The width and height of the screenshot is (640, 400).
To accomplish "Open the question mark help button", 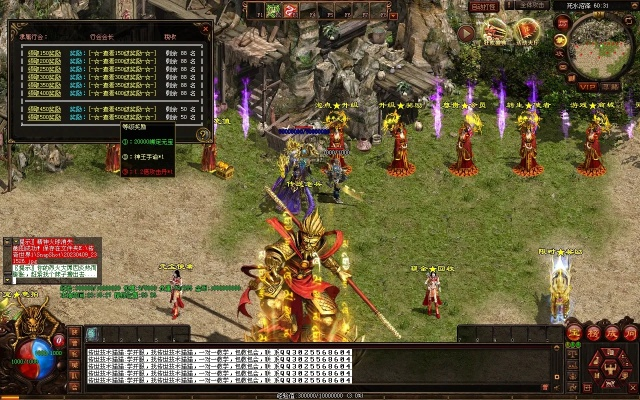I will click(x=203, y=133).
